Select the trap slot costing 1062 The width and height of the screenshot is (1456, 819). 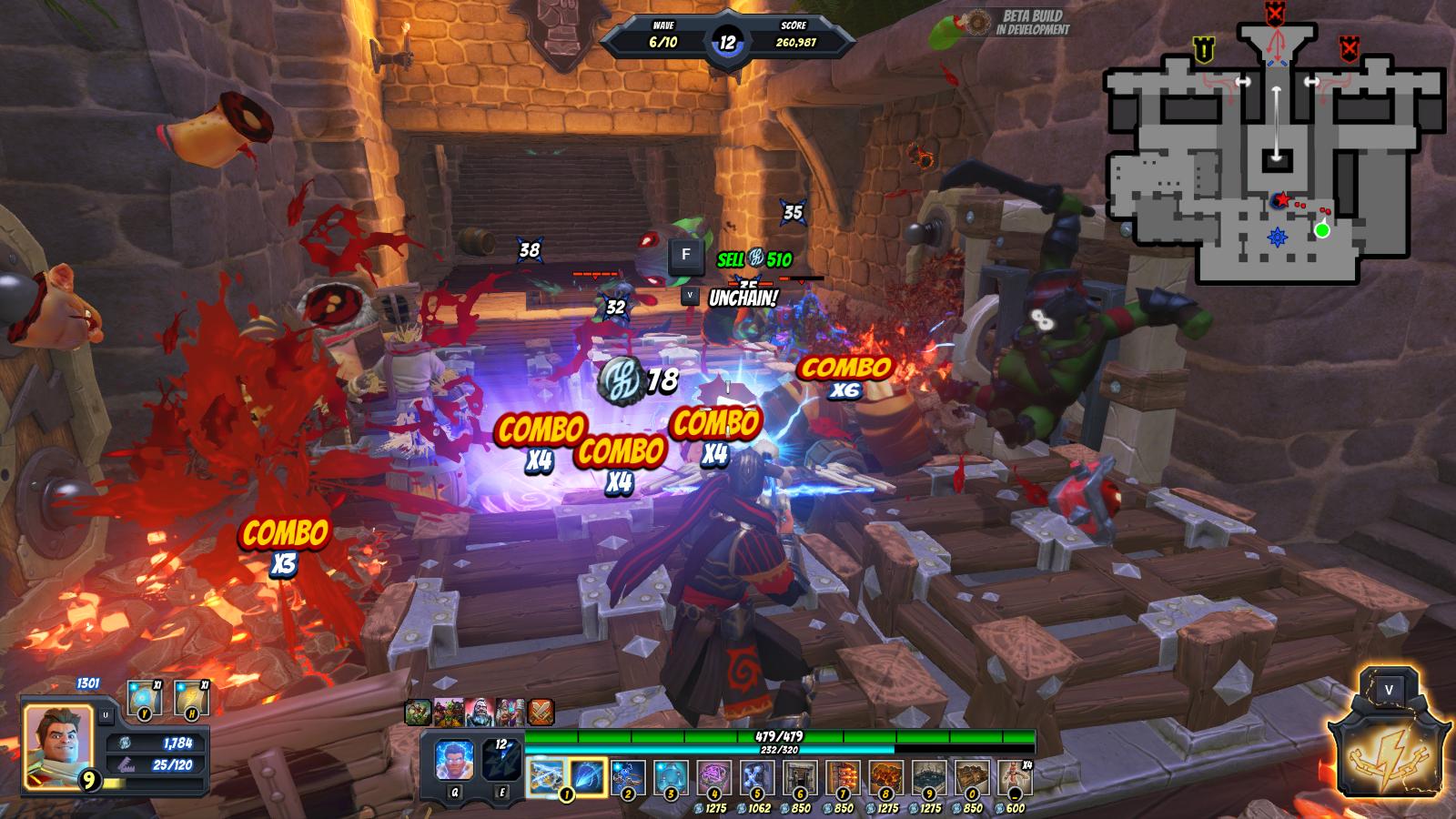click(x=757, y=779)
